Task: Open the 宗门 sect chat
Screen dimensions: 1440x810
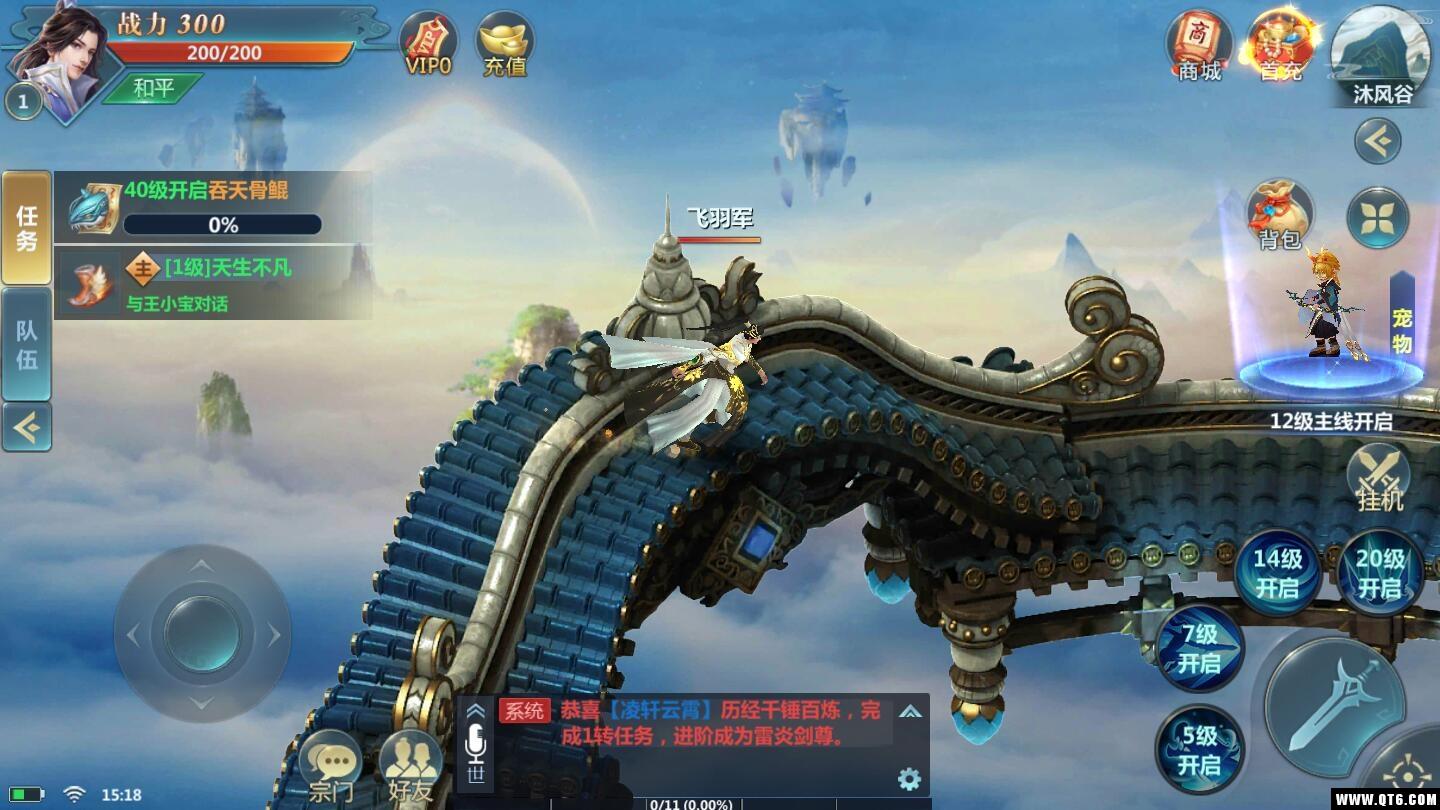Action: [x=330, y=770]
